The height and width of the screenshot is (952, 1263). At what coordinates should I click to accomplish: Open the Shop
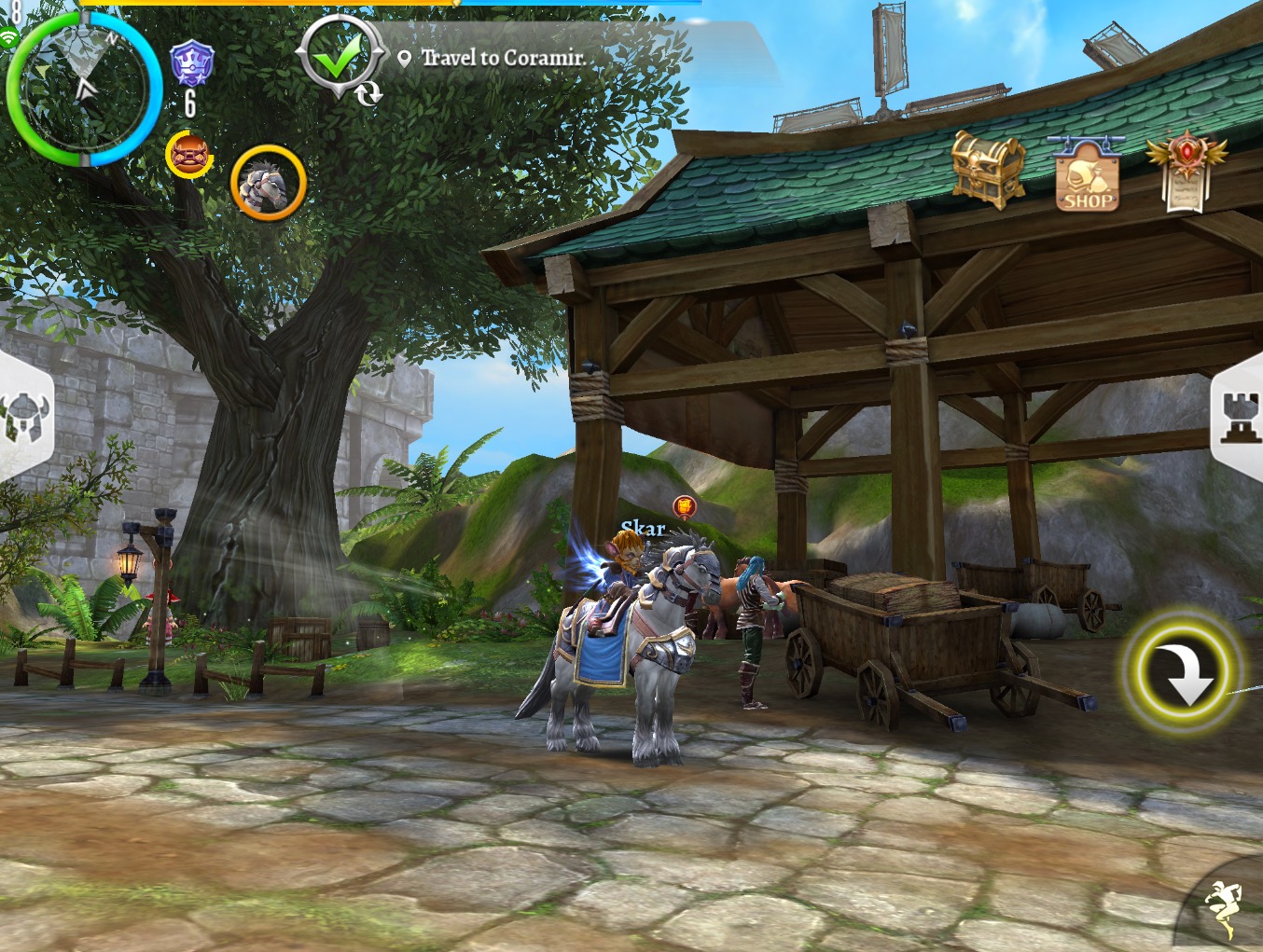click(x=1088, y=175)
